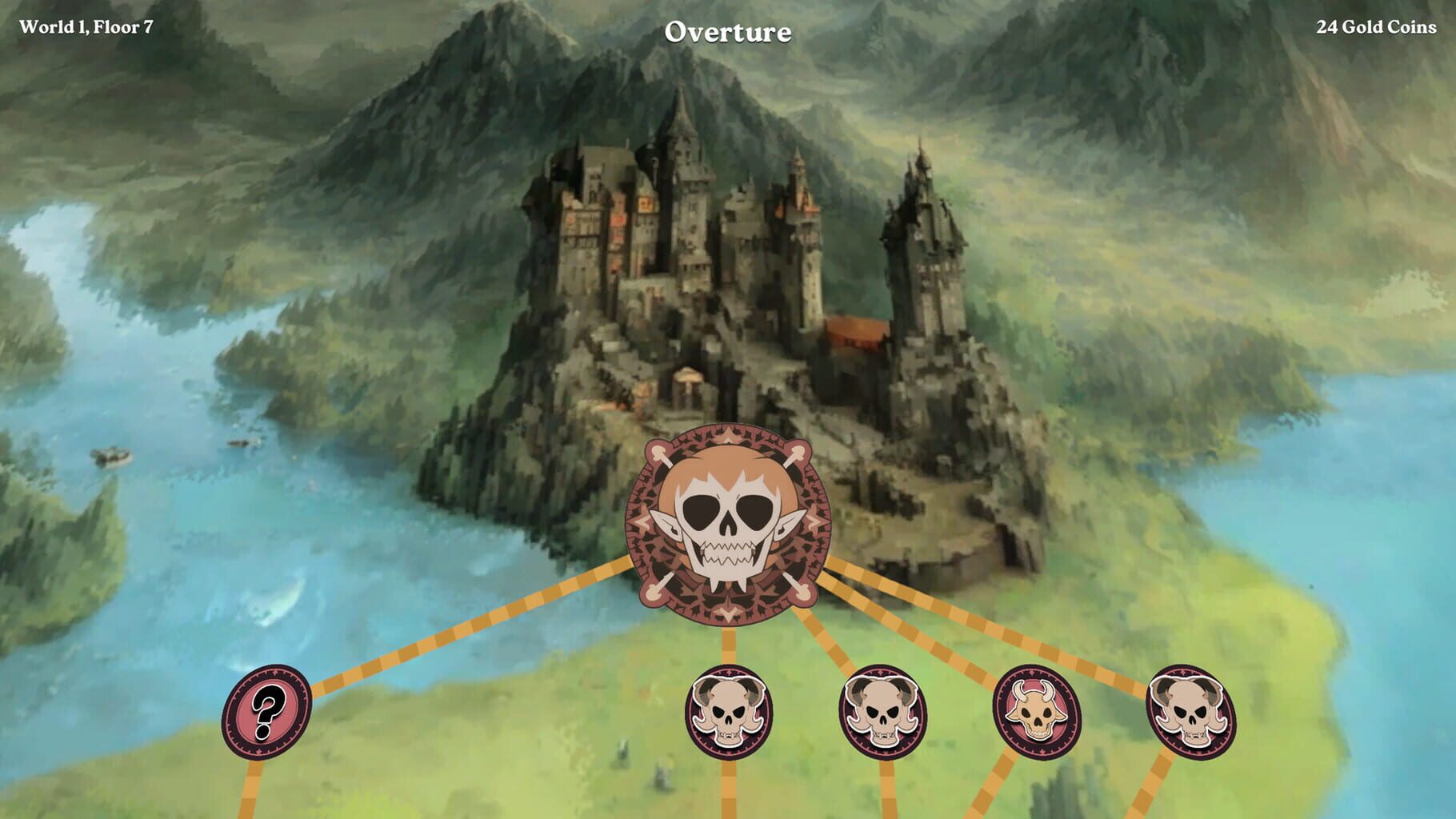Click the Overture title heading
The width and height of the screenshot is (1456, 819).
coord(728,30)
